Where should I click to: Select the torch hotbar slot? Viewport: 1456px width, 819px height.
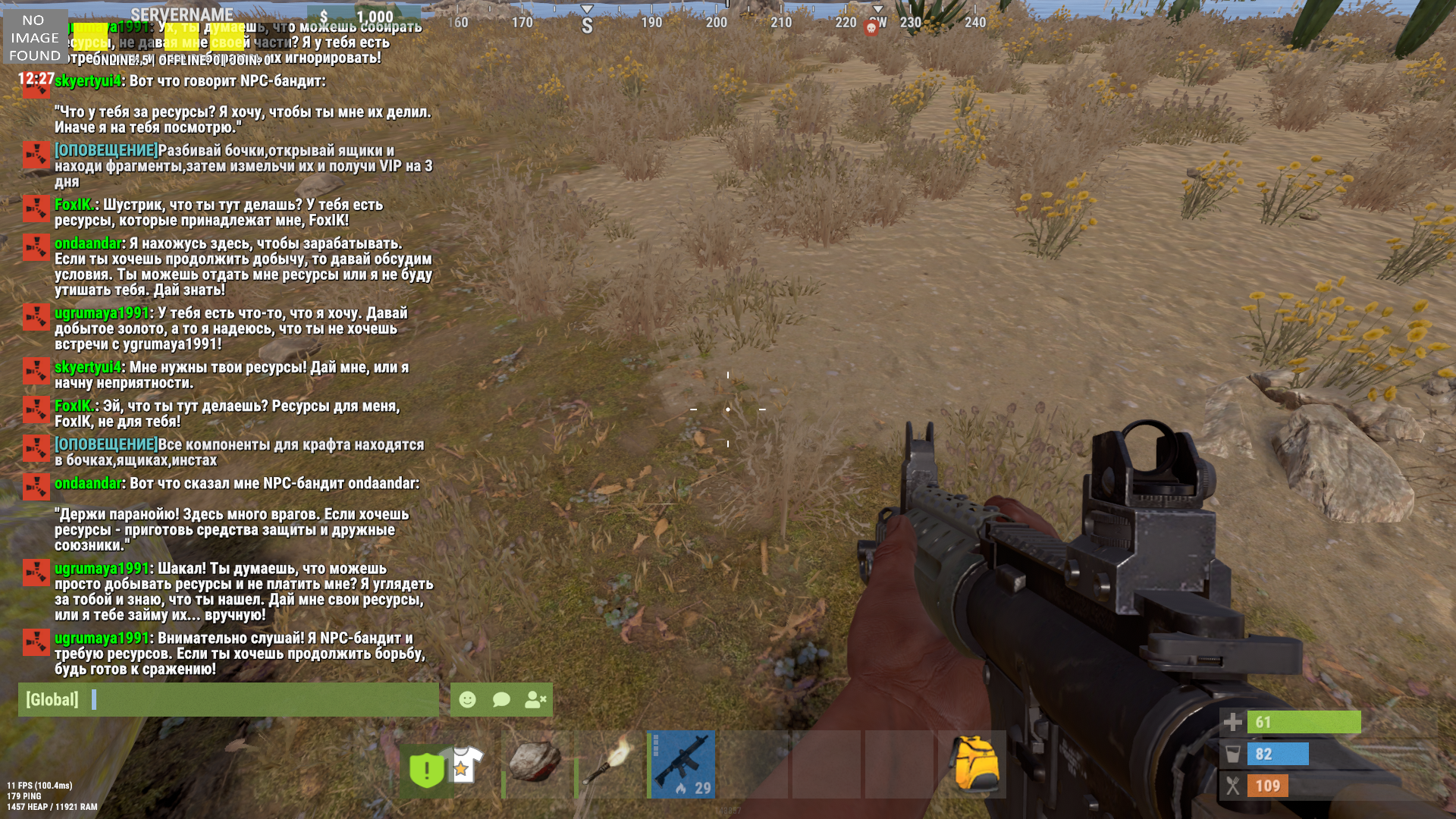(608, 764)
